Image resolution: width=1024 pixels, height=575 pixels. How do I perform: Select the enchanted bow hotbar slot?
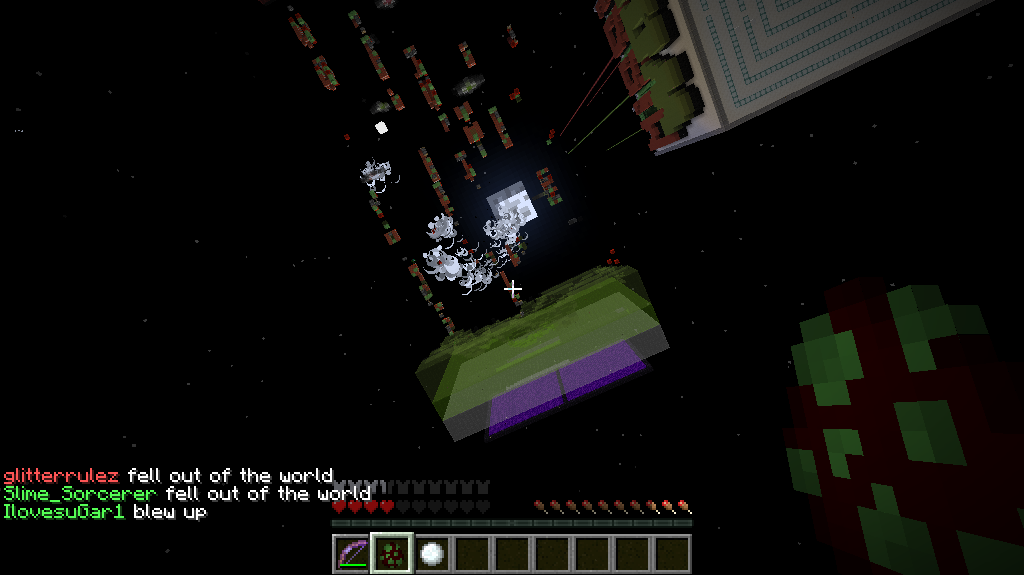[352, 554]
